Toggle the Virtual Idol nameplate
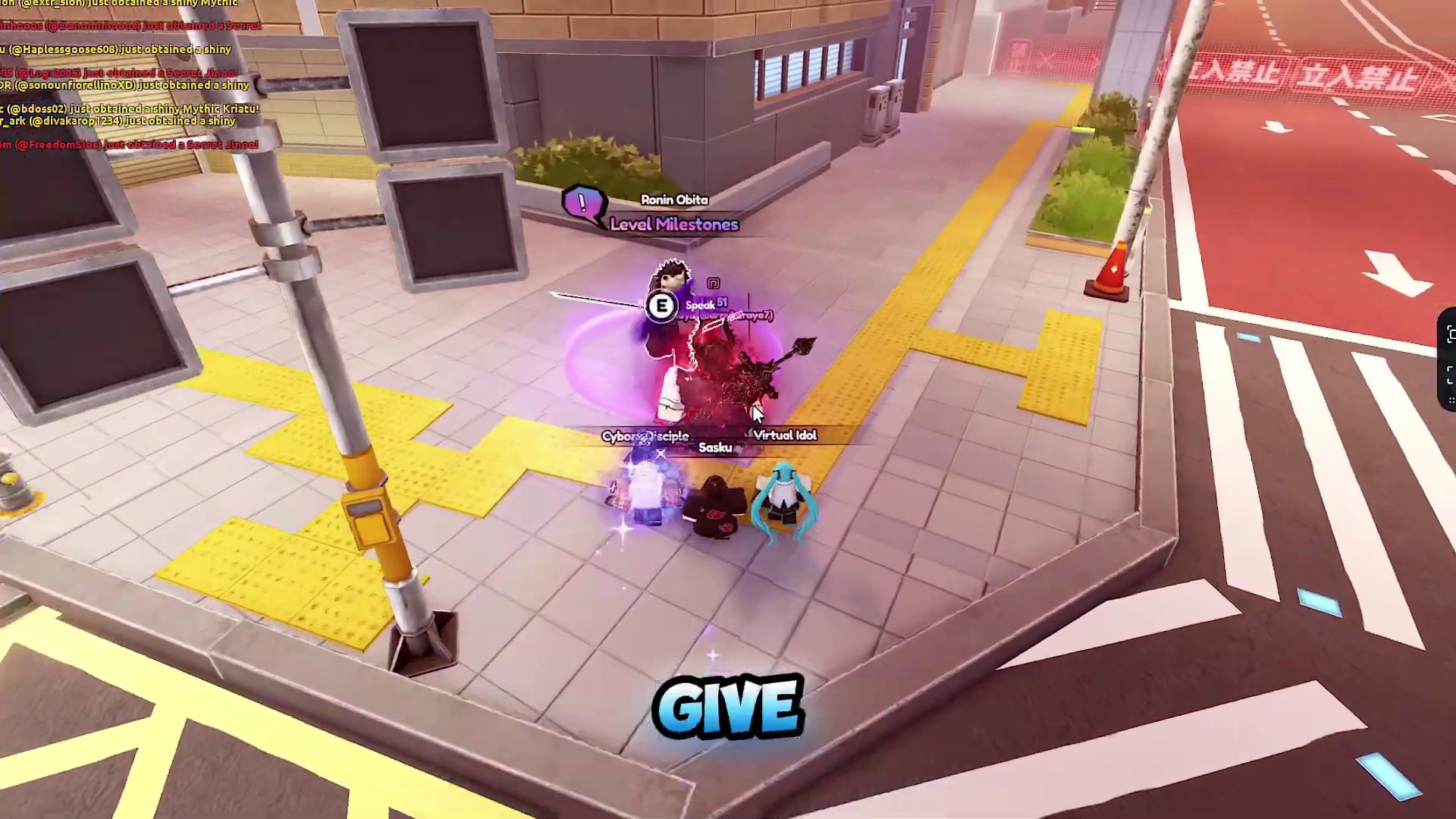Image resolution: width=1456 pixels, height=819 pixels. 785,435
